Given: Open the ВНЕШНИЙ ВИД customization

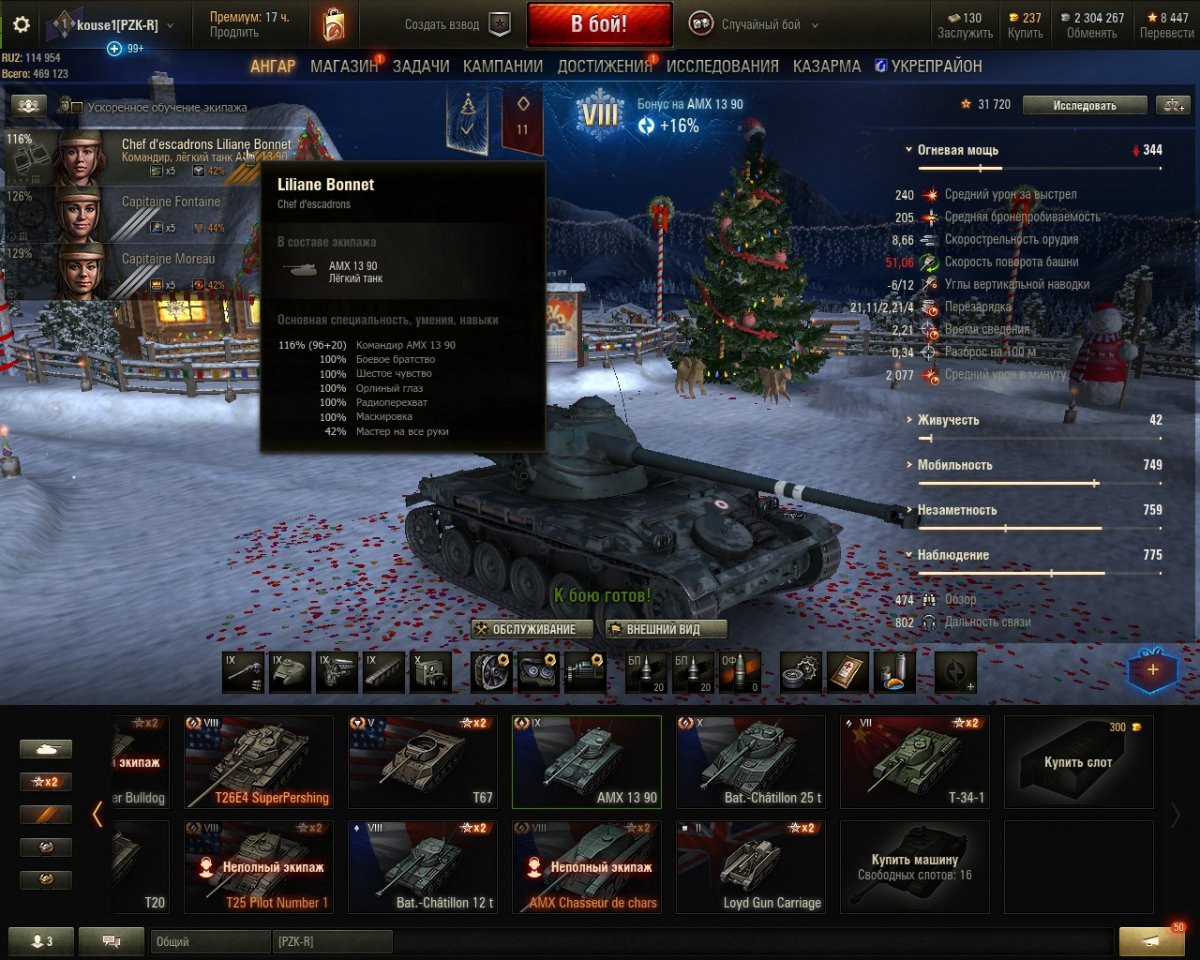Looking at the screenshot, I should click(665, 629).
